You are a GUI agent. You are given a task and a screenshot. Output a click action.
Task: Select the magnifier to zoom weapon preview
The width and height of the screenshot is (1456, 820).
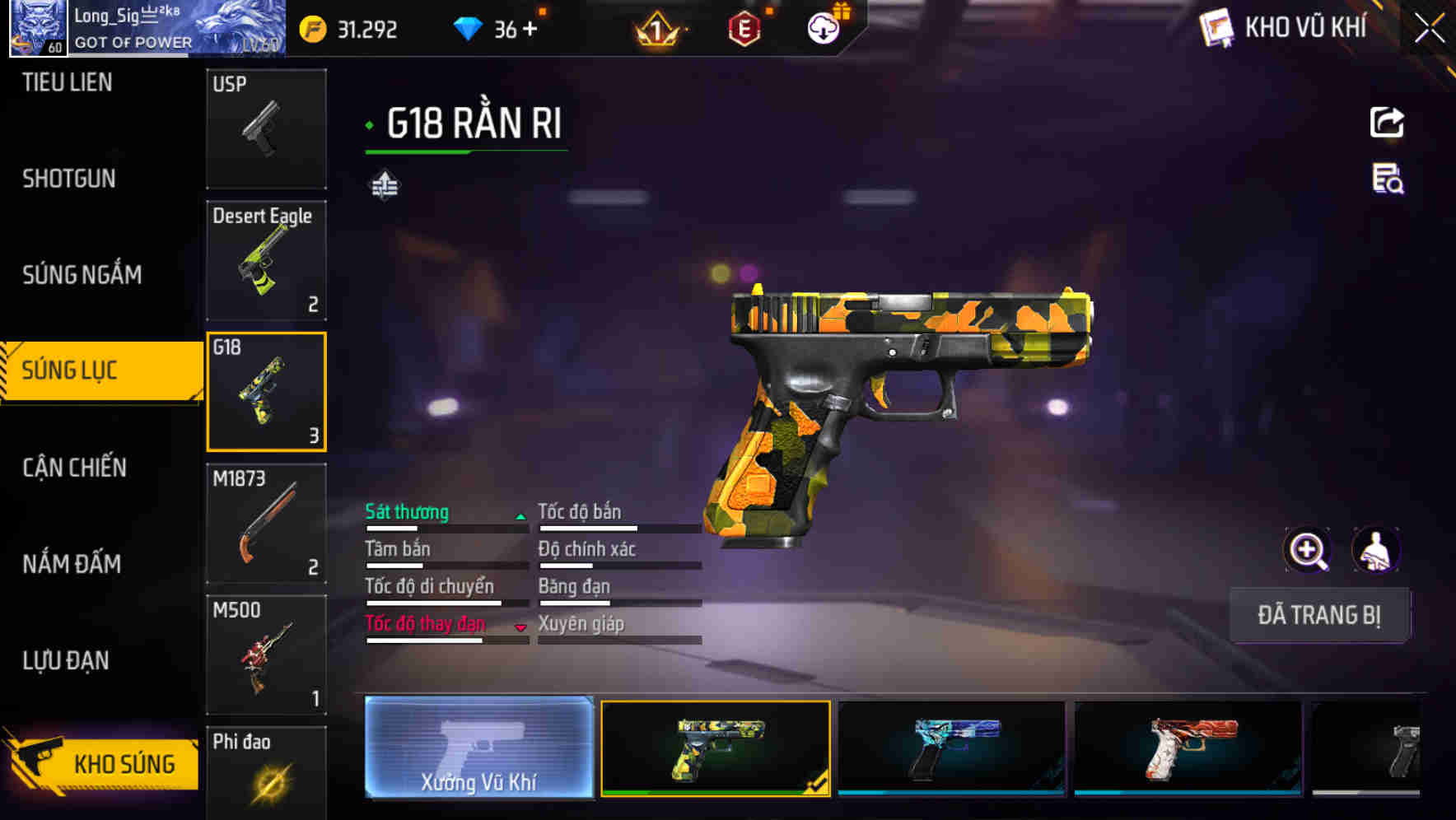click(1308, 550)
